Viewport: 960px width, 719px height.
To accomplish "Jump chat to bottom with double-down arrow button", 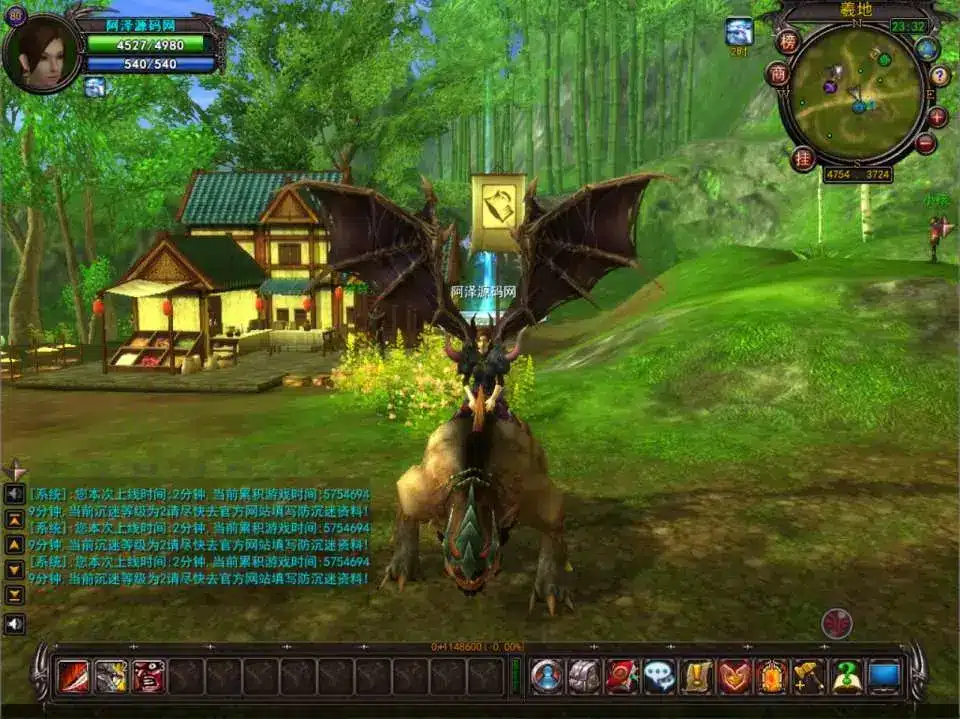I will [15, 595].
